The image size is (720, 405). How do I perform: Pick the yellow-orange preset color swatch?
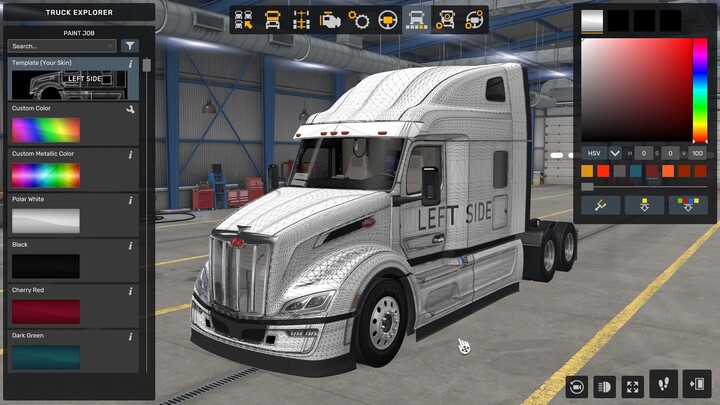(x=588, y=171)
